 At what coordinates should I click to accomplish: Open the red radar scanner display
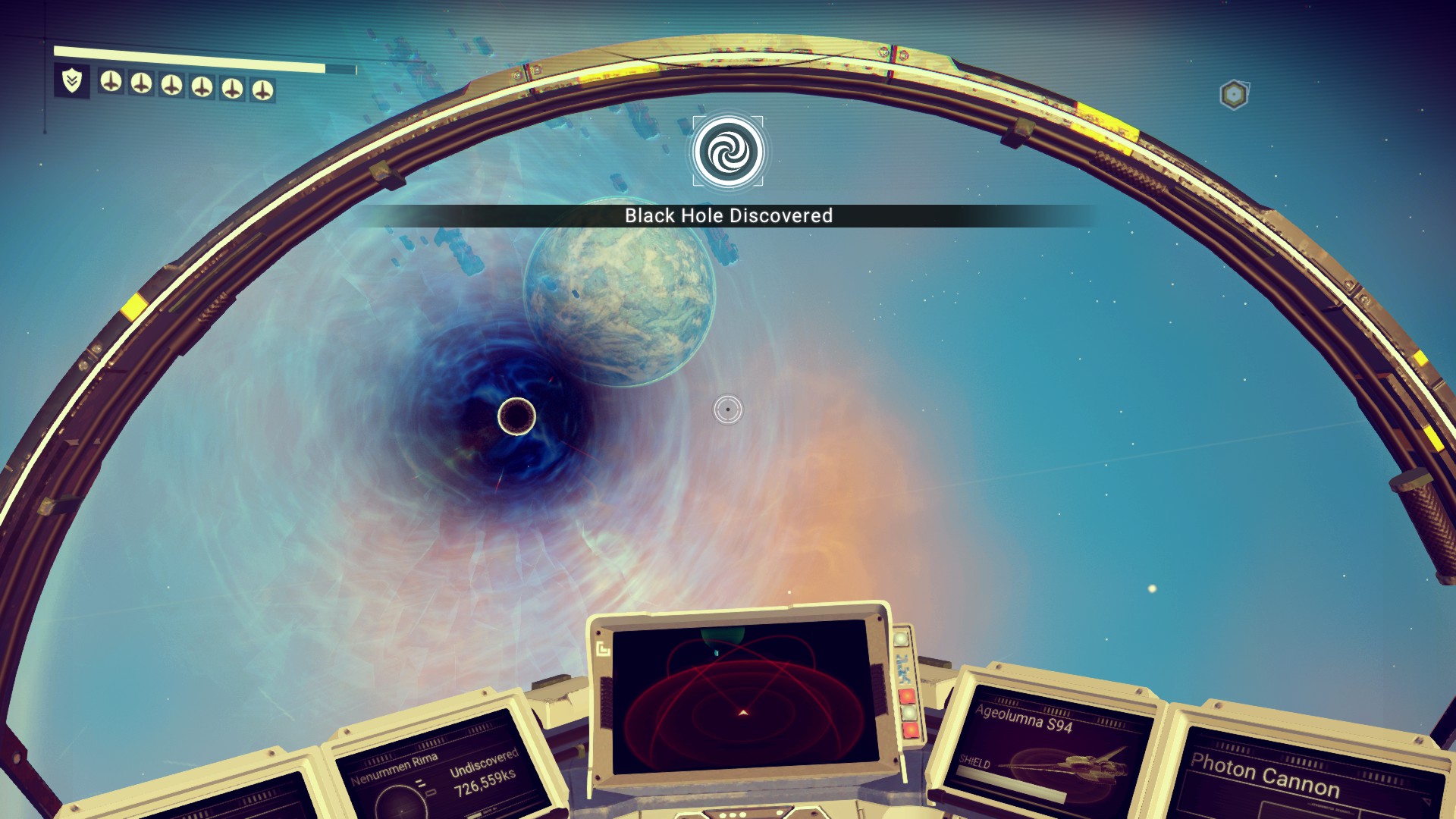click(742, 696)
